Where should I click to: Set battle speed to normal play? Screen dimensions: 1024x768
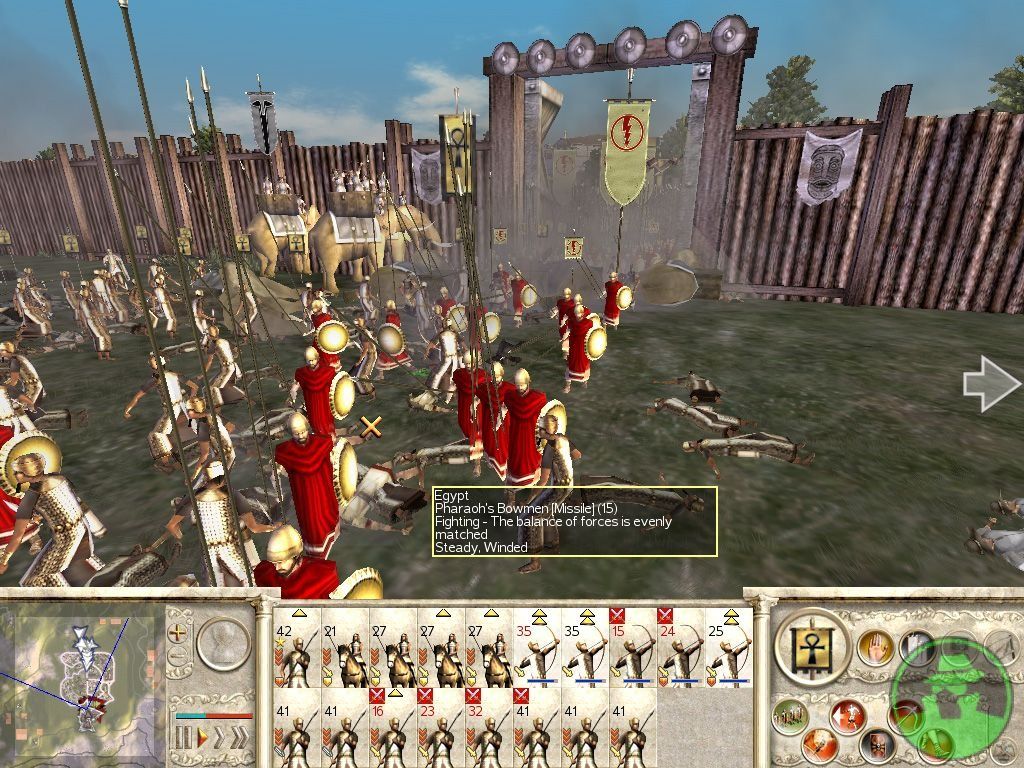[x=201, y=739]
